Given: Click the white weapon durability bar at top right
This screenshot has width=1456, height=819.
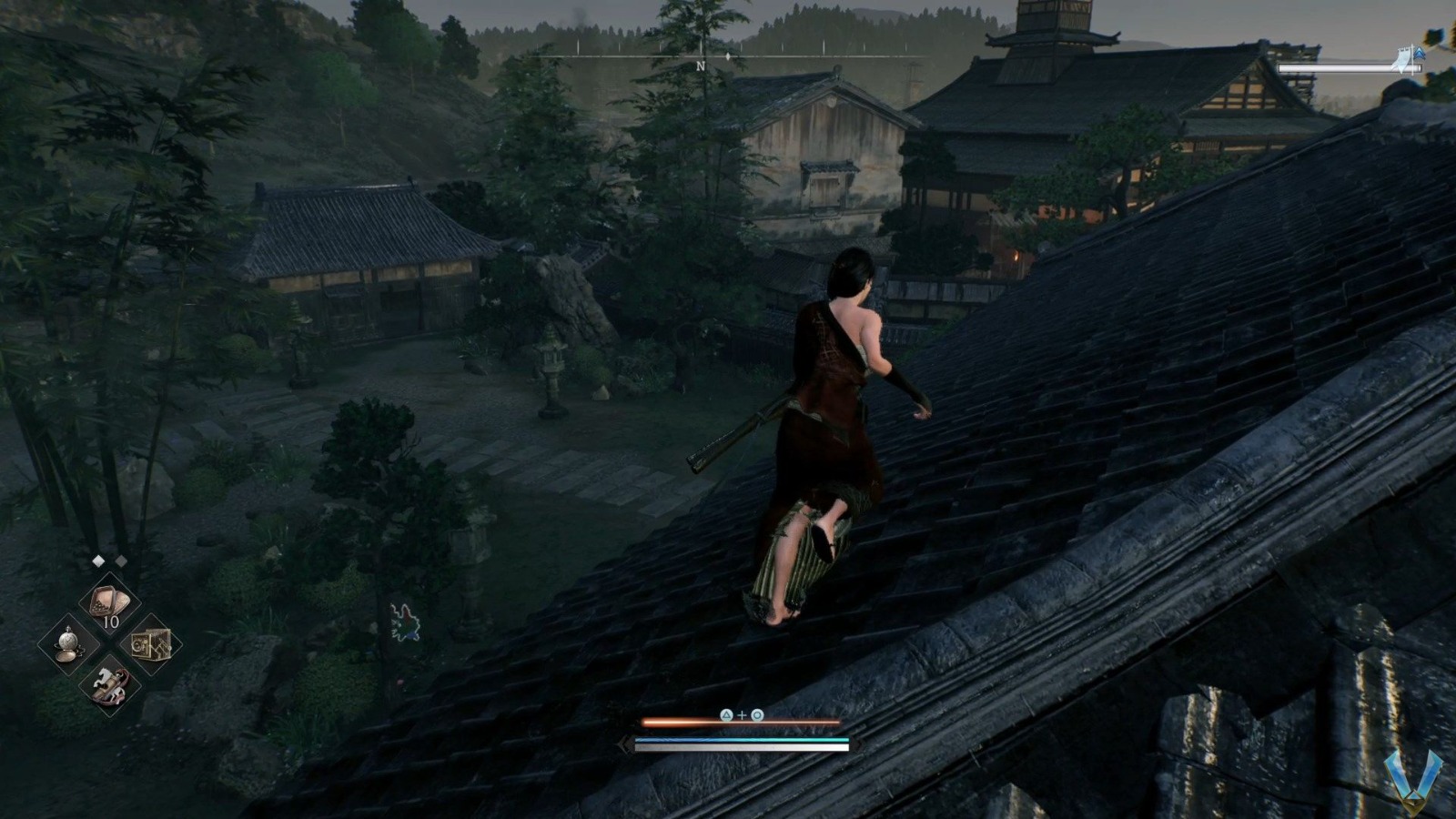Looking at the screenshot, I should (x=1349, y=67).
